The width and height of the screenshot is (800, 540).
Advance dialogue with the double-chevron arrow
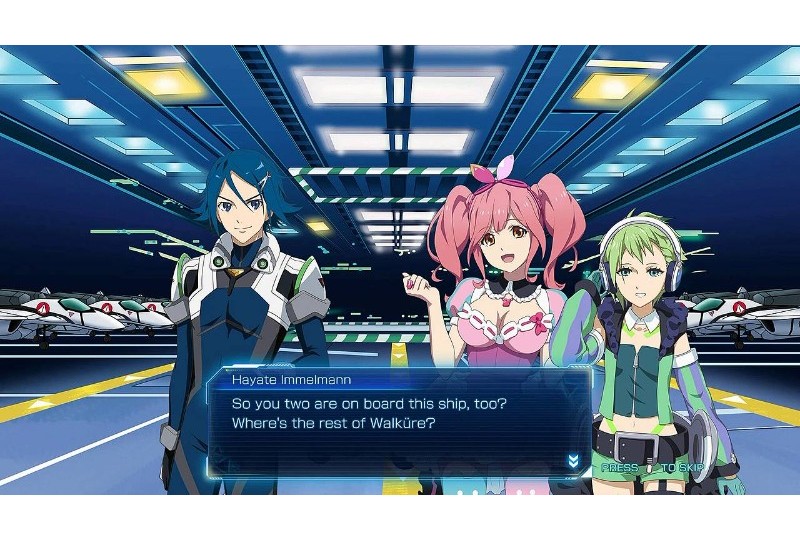tap(573, 460)
